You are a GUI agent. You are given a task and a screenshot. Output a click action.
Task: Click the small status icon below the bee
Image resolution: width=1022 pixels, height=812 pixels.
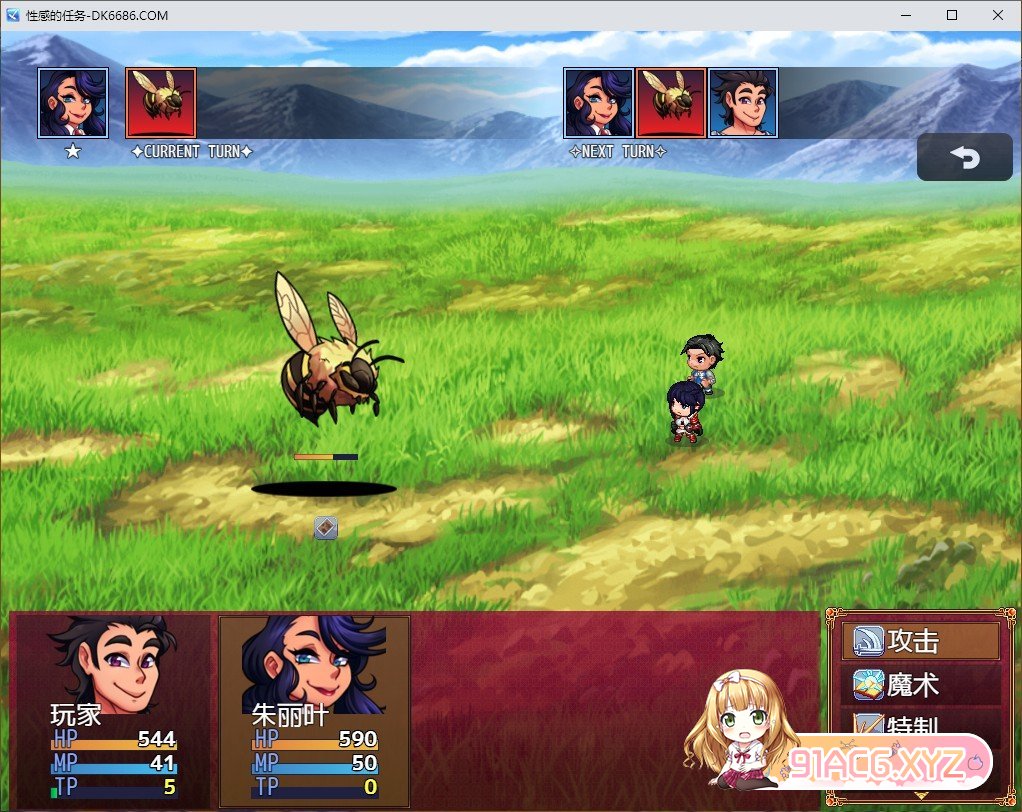[326, 528]
